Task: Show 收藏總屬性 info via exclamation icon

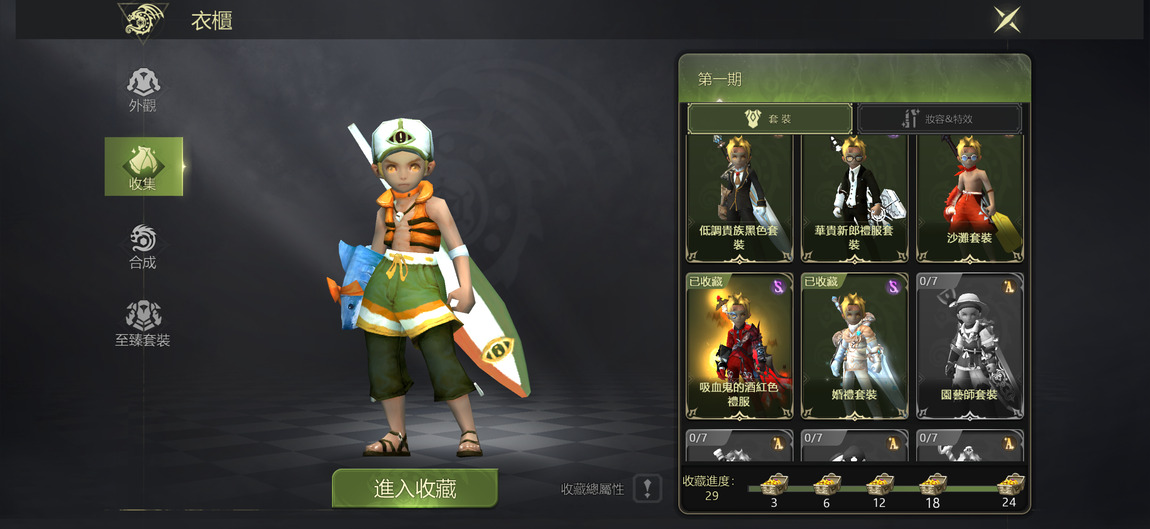Action: (x=647, y=488)
